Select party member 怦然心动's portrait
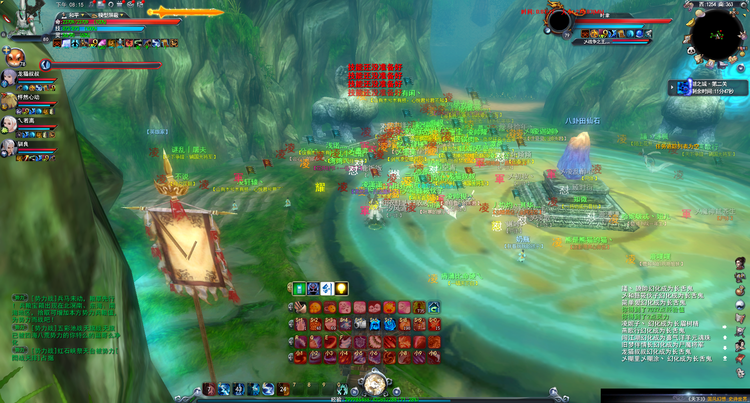 coord(9,99)
